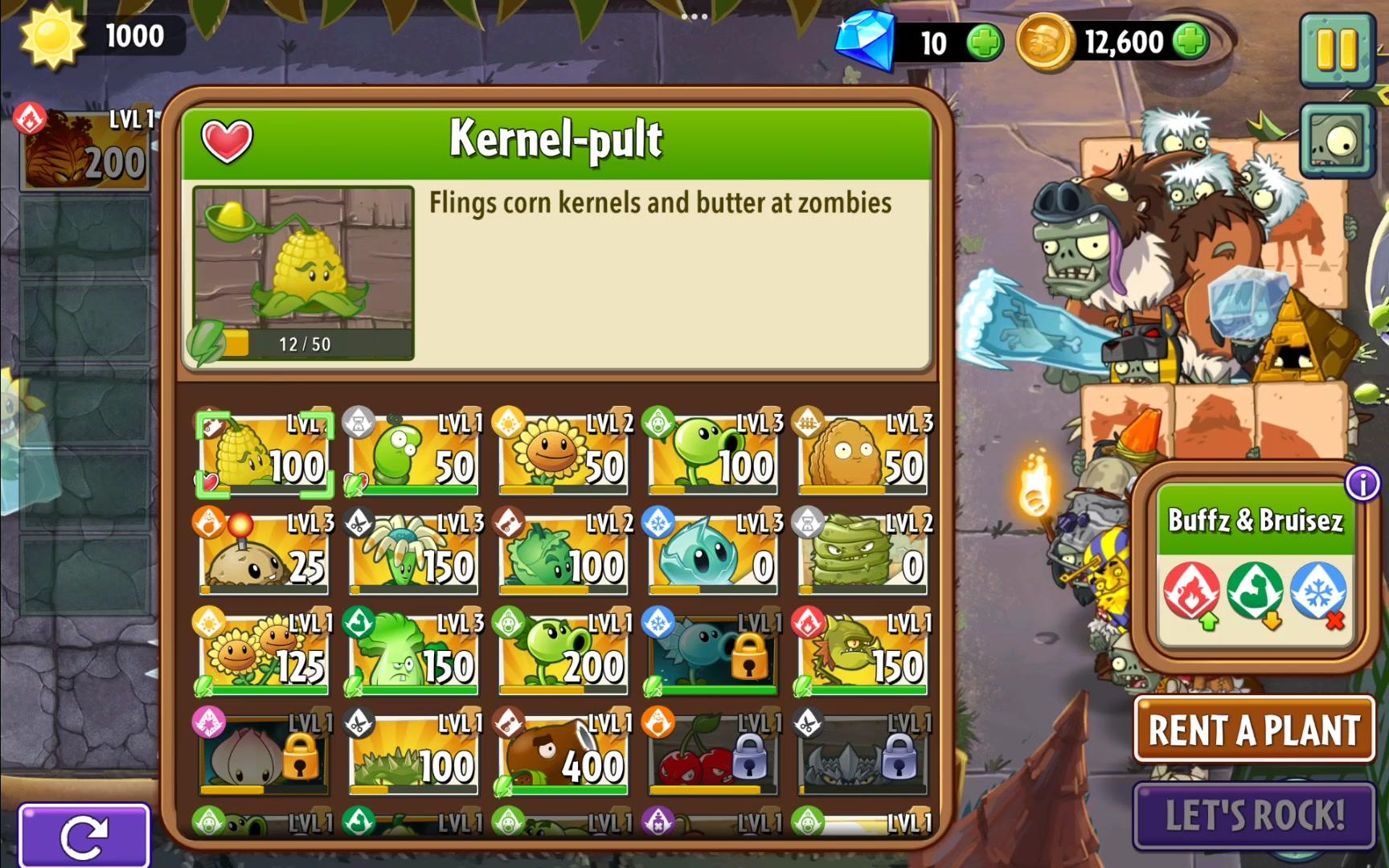Add coins using the plus next to 12,600
1389x868 pixels.
[1189, 42]
